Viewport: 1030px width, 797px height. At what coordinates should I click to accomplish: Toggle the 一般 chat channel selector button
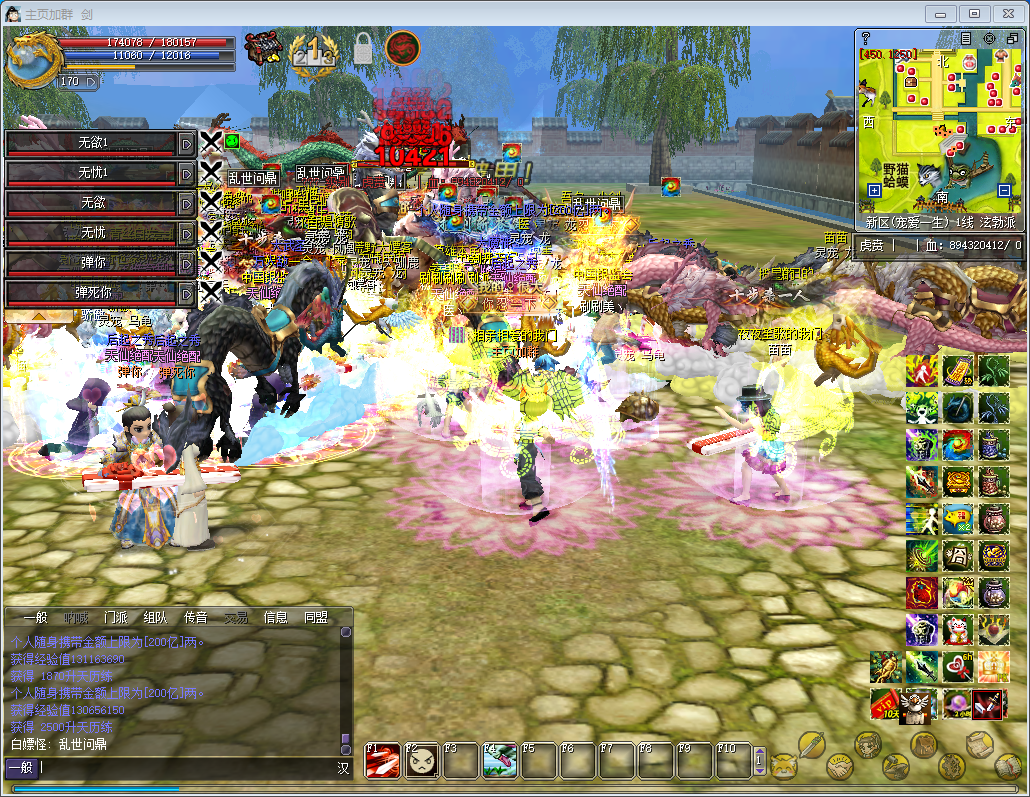pos(22,768)
